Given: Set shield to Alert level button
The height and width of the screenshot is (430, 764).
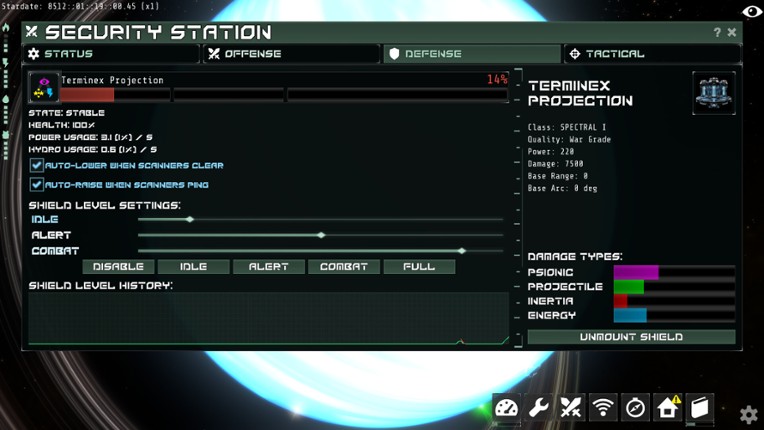Looking at the screenshot, I should point(268,267).
